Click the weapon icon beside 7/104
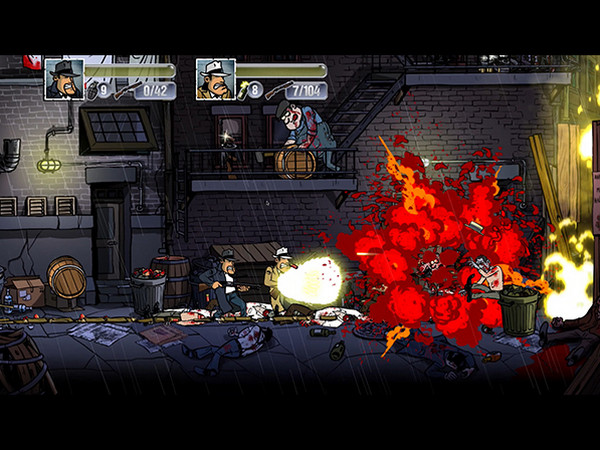The height and width of the screenshot is (450, 600). pos(277,91)
